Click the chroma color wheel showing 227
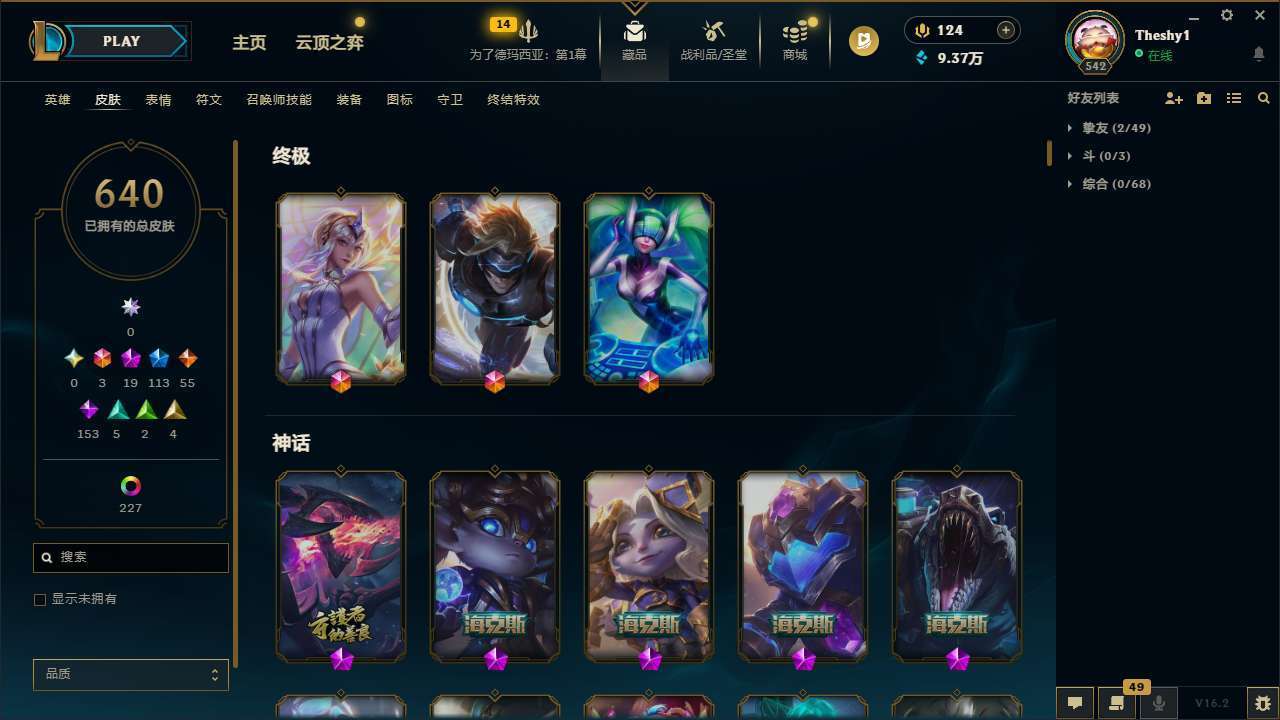 click(130, 487)
